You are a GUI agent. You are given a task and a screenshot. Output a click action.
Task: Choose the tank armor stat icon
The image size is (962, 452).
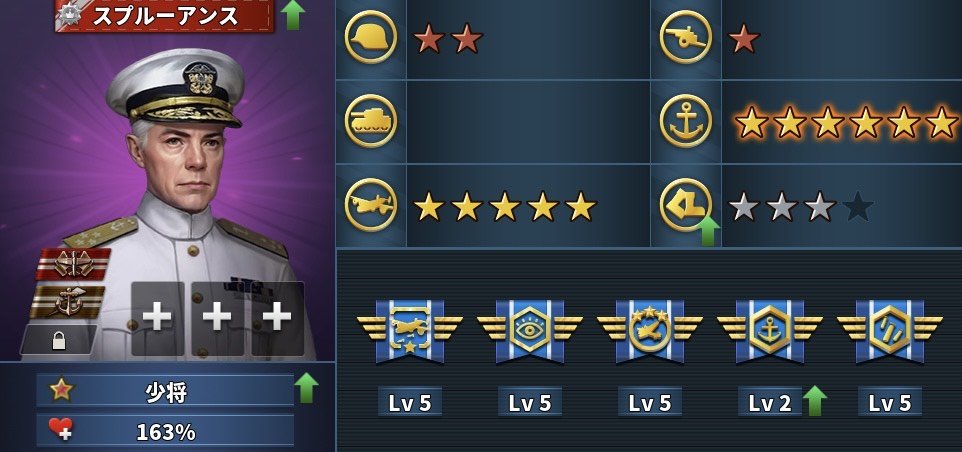[x=370, y=122]
